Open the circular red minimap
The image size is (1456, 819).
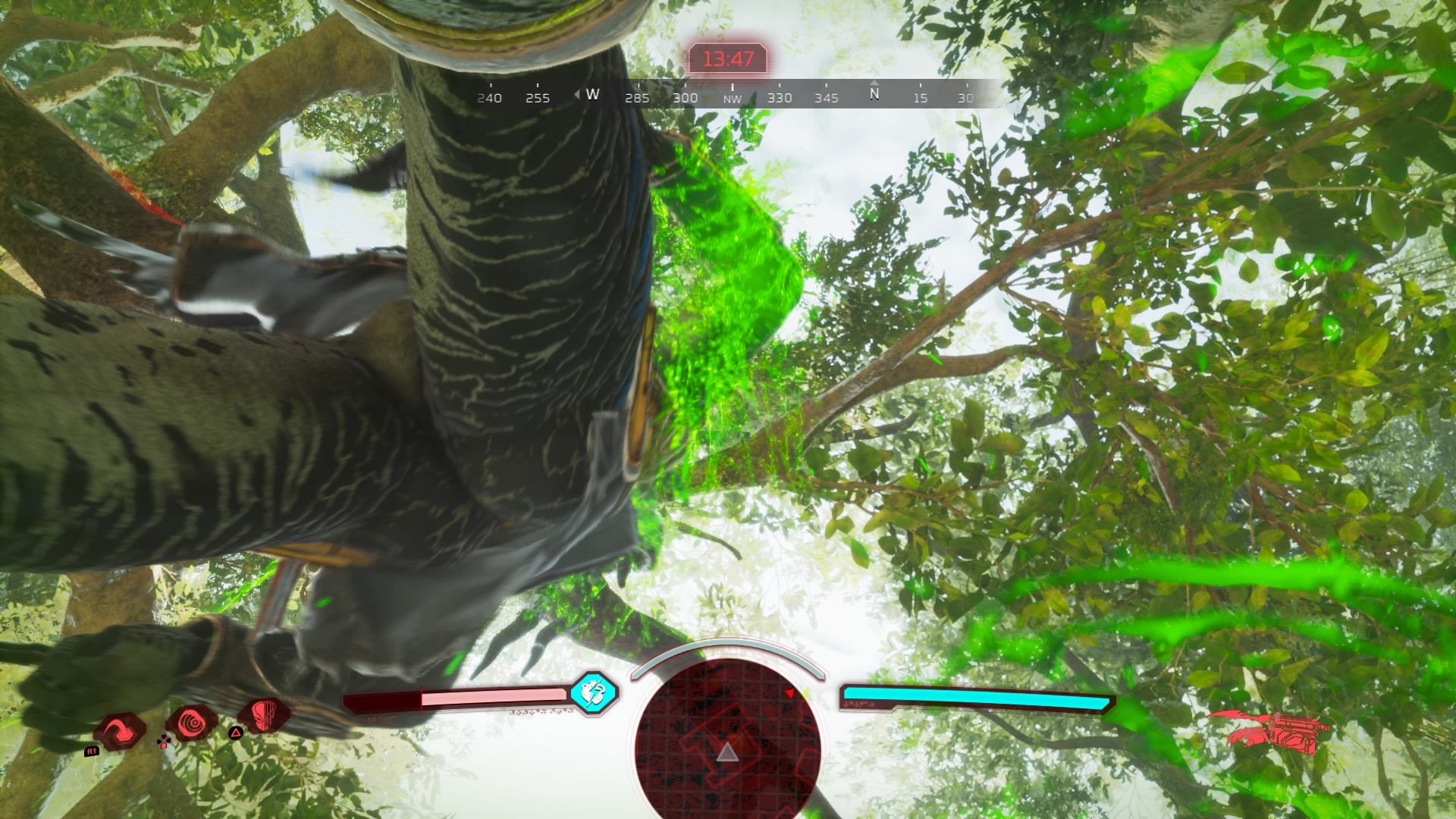click(x=728, y=736)
